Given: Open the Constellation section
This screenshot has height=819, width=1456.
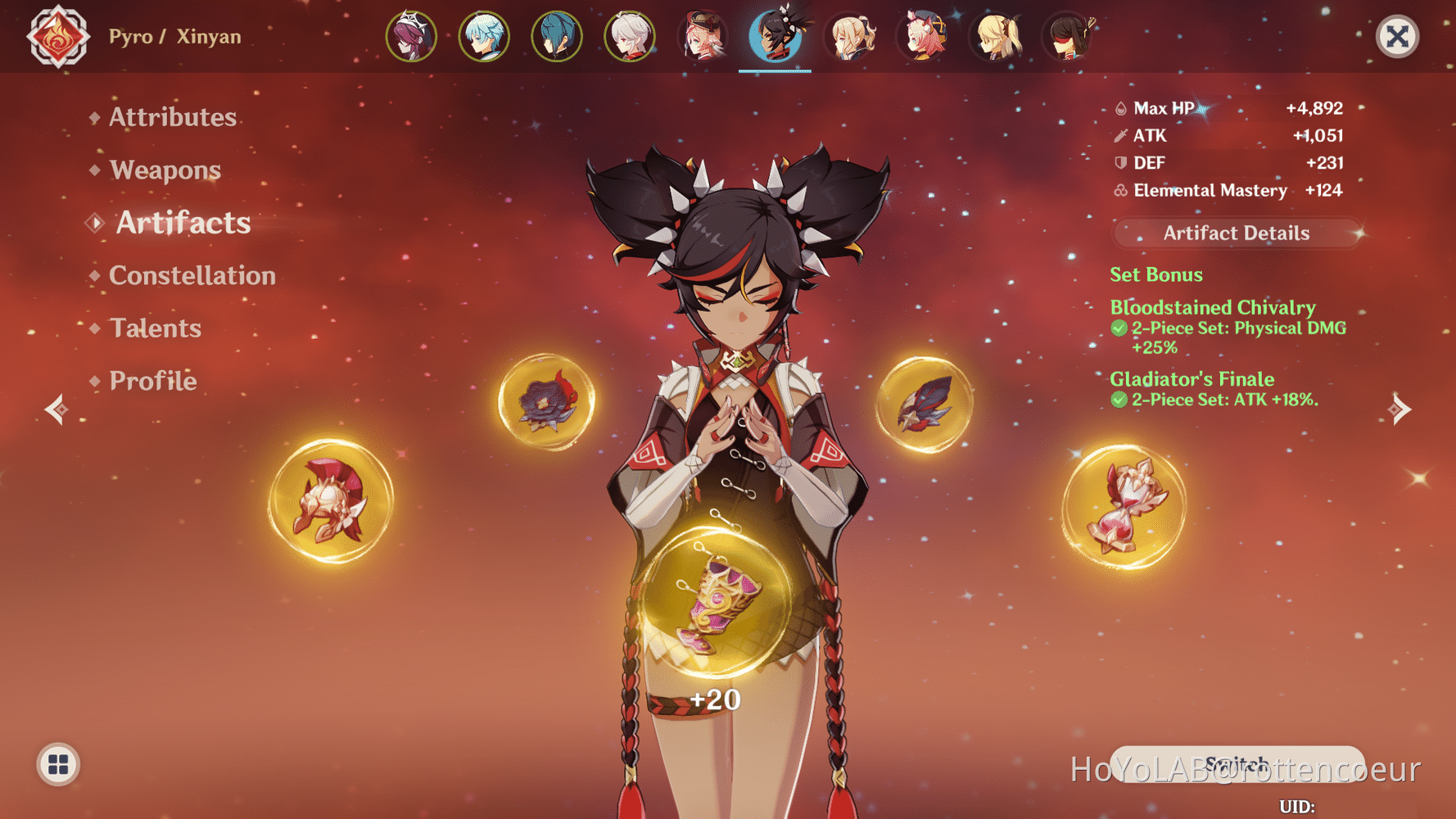Looking at the screenshot, I should click(x=192, y=275).
